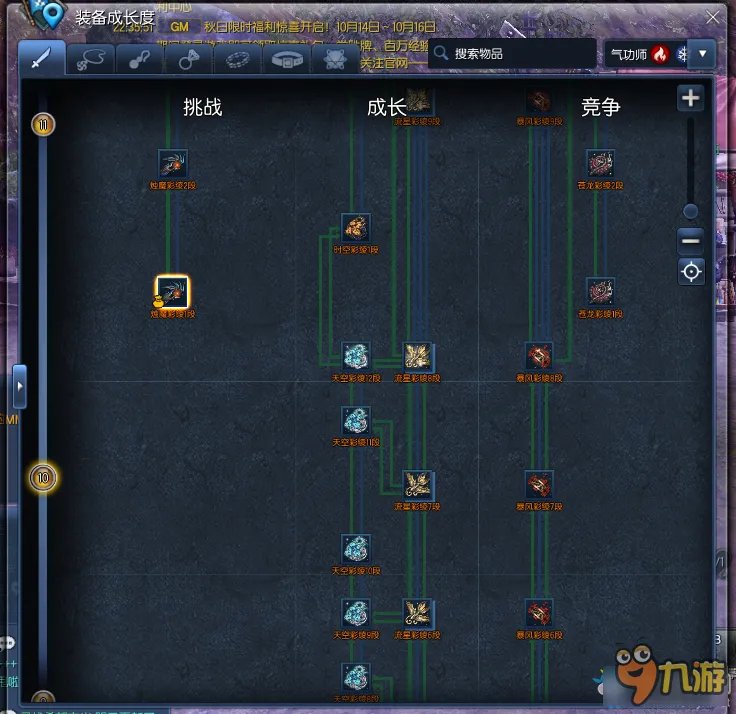Switch to the belt tab
The height and width of the screenshot is (714, 736).
click(290, 59)
